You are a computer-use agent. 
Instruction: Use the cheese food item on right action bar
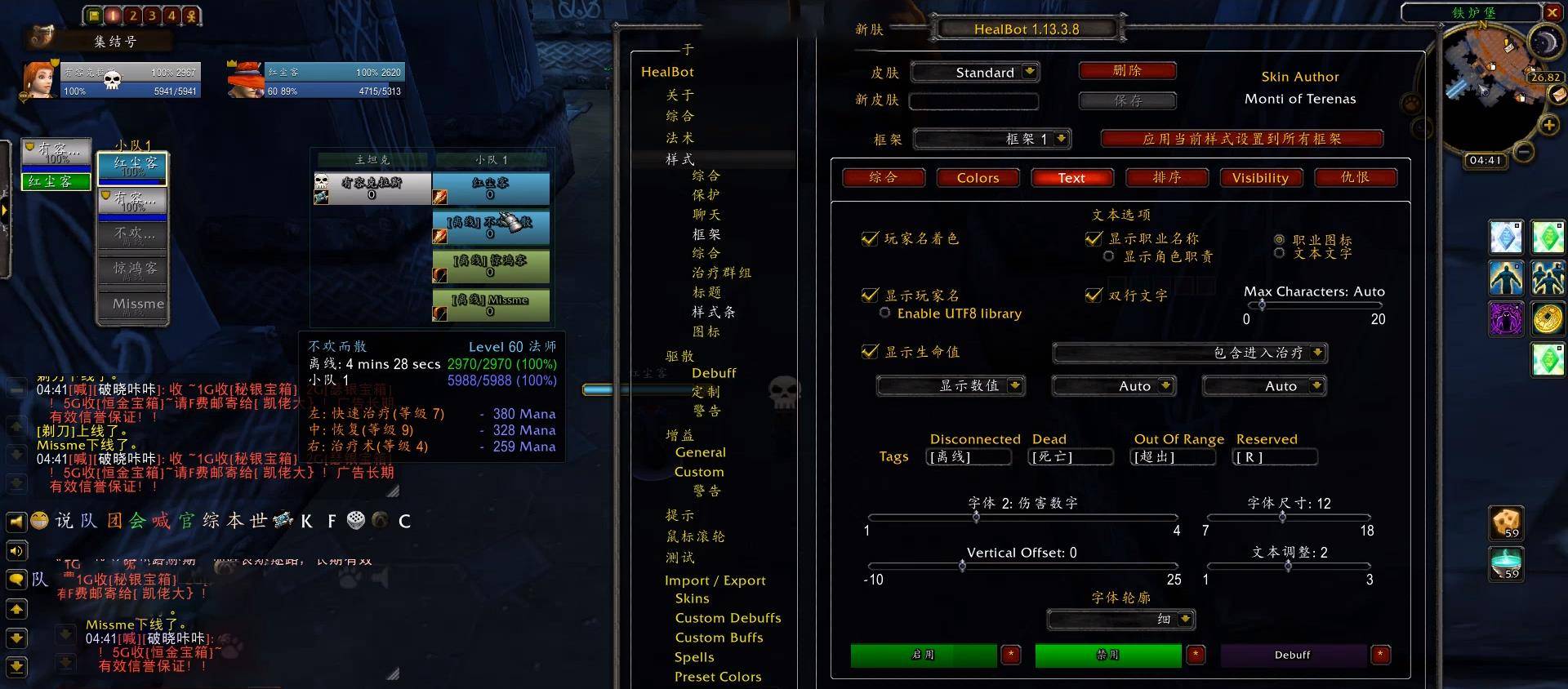[1506, 523]
